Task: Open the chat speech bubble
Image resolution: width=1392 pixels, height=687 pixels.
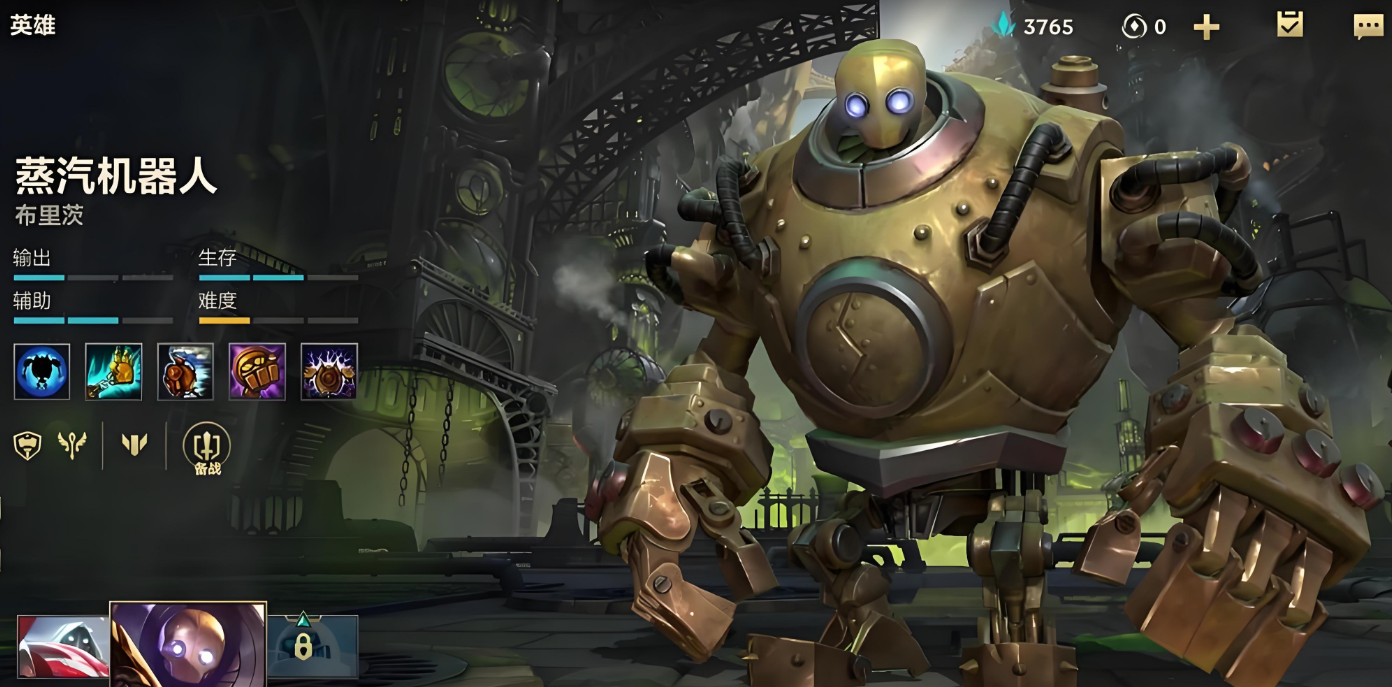Action: point(1368,26)
